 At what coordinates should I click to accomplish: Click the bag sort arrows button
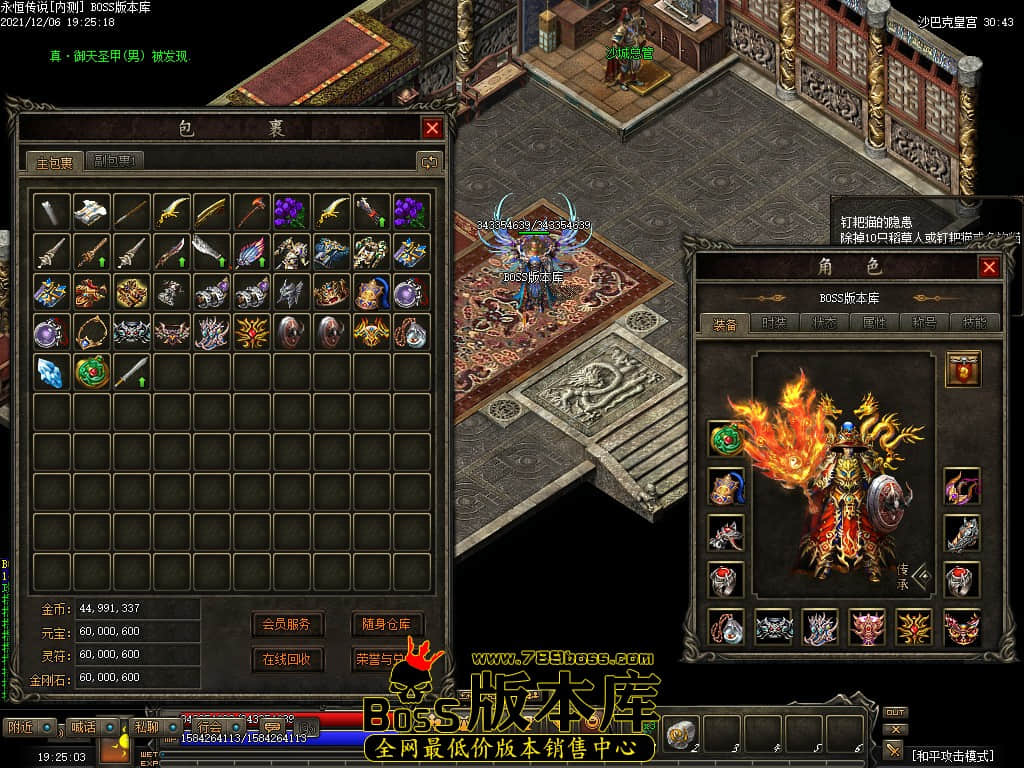click(429, 161)
